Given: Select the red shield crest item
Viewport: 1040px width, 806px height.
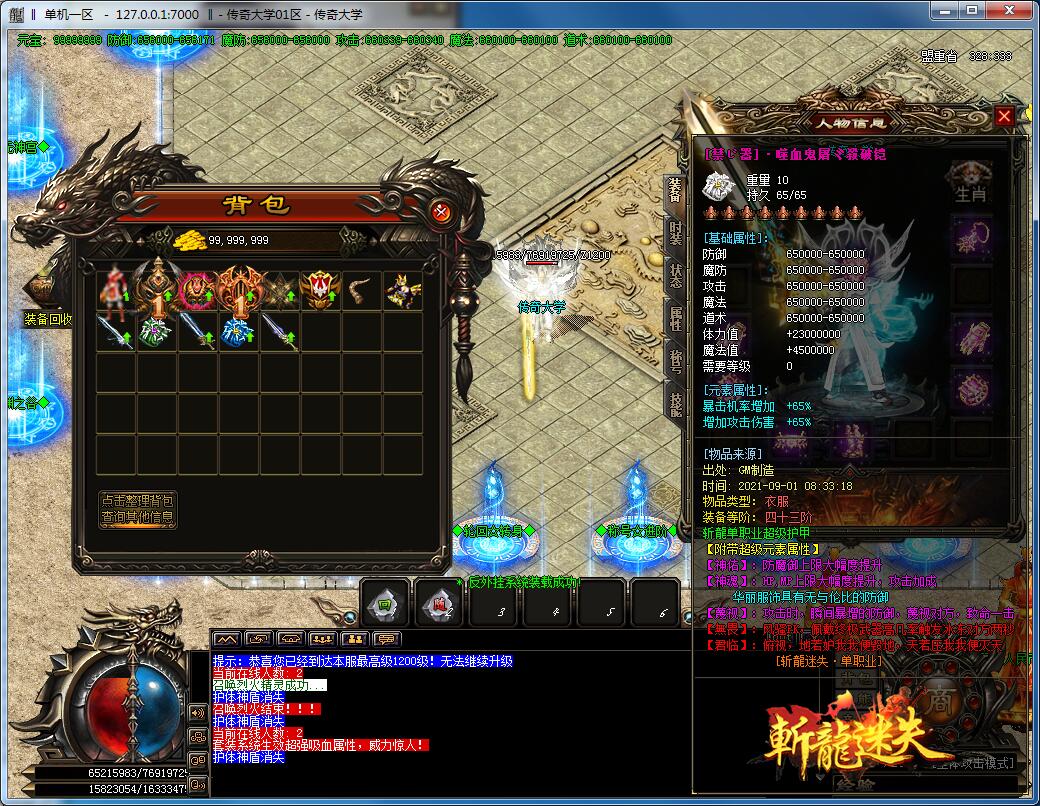Looking at the screenshot, I should (321, 290).
